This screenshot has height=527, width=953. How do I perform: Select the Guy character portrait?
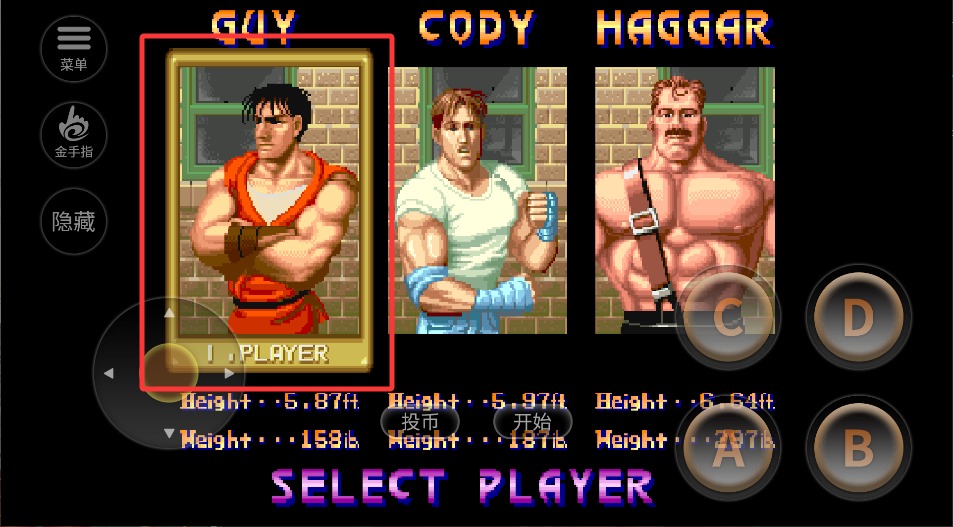[267, 200]
